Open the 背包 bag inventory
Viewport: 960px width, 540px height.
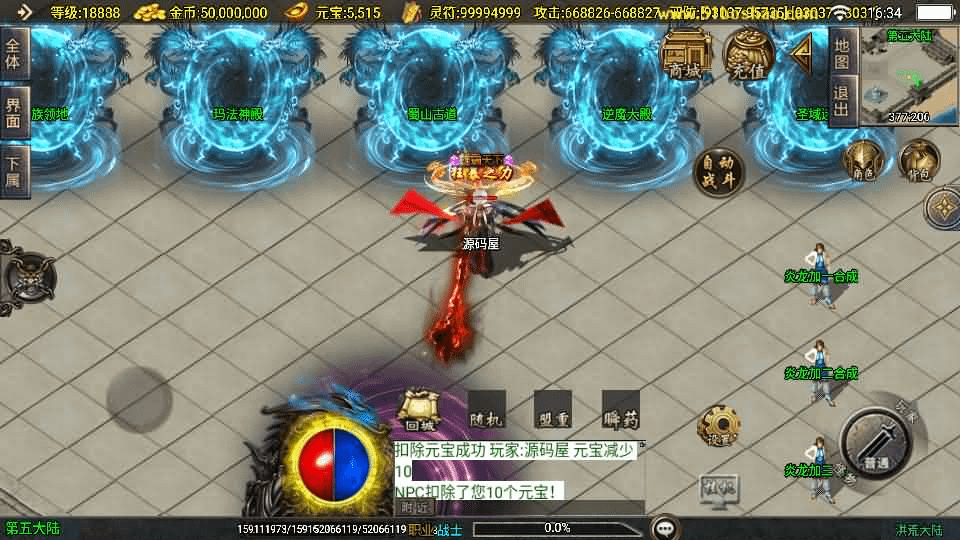coord(918,161)
